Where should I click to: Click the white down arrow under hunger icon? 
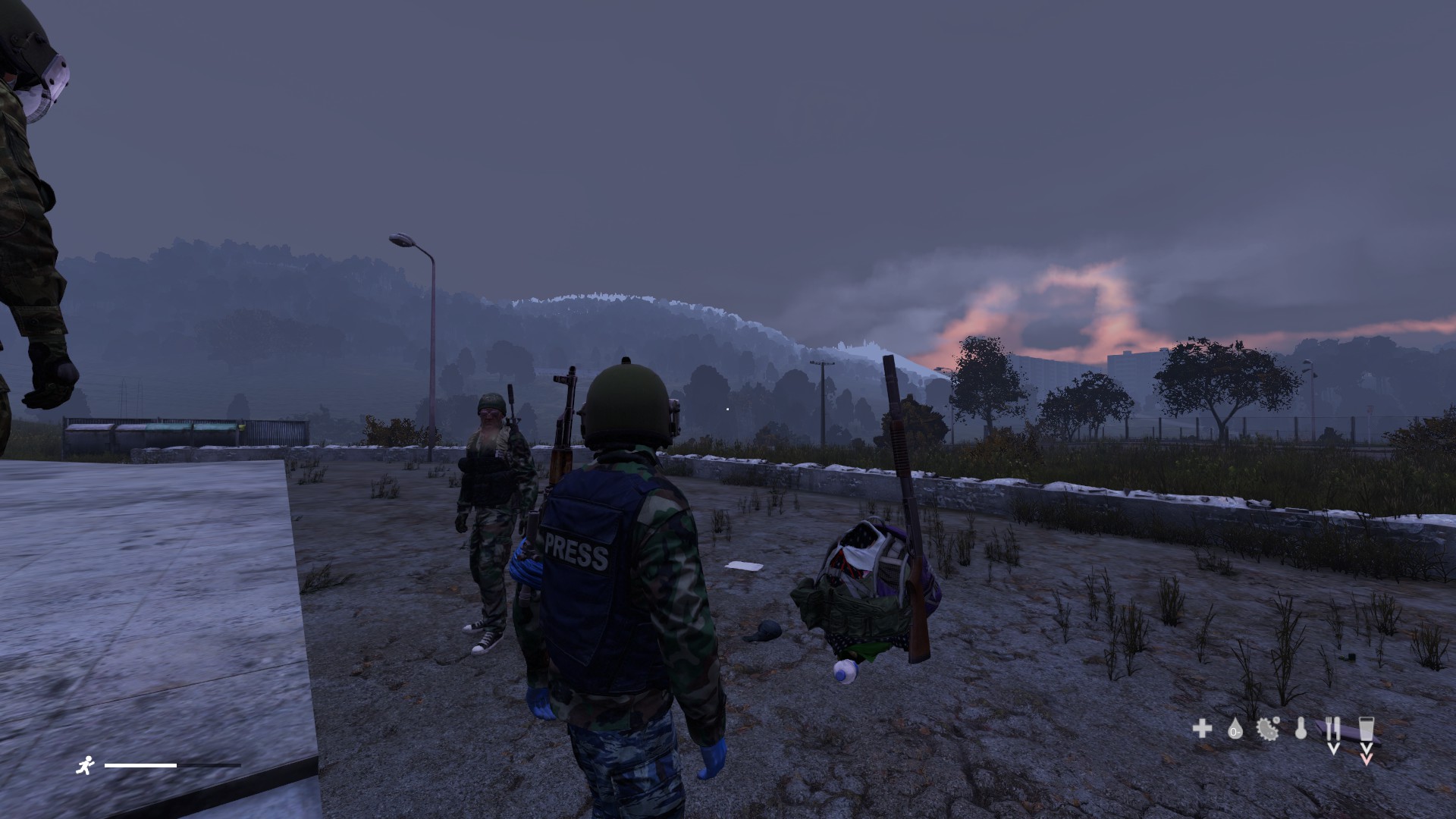(x=1334, y=749)
